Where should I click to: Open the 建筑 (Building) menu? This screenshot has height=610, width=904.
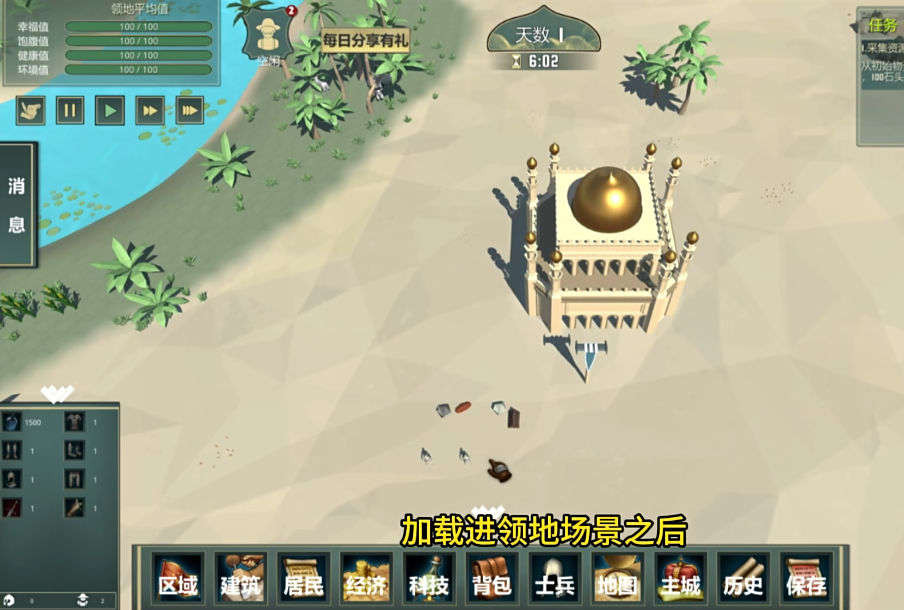[241, 580]
